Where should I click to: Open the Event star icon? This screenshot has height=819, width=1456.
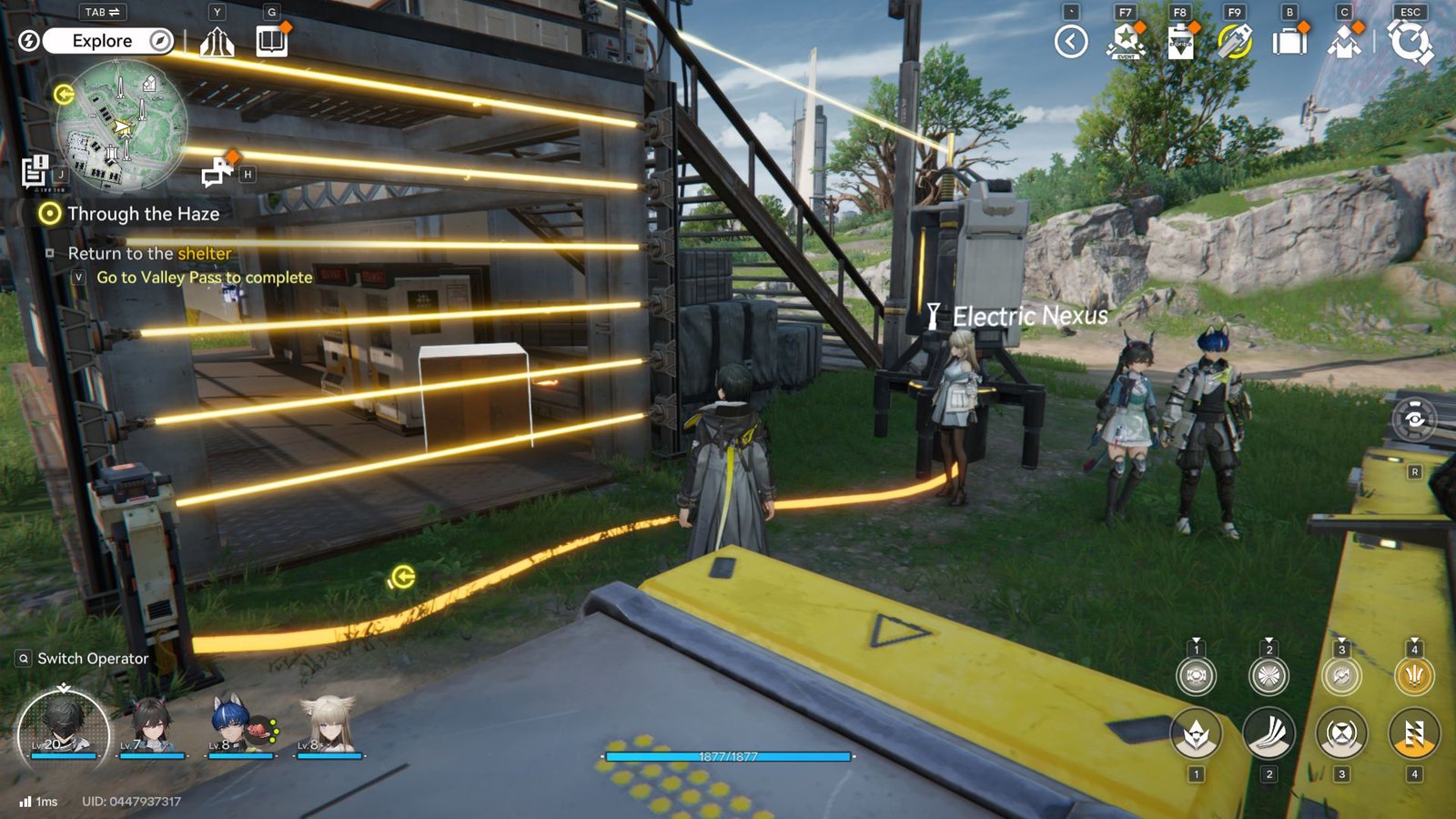tap(1126, 41)
